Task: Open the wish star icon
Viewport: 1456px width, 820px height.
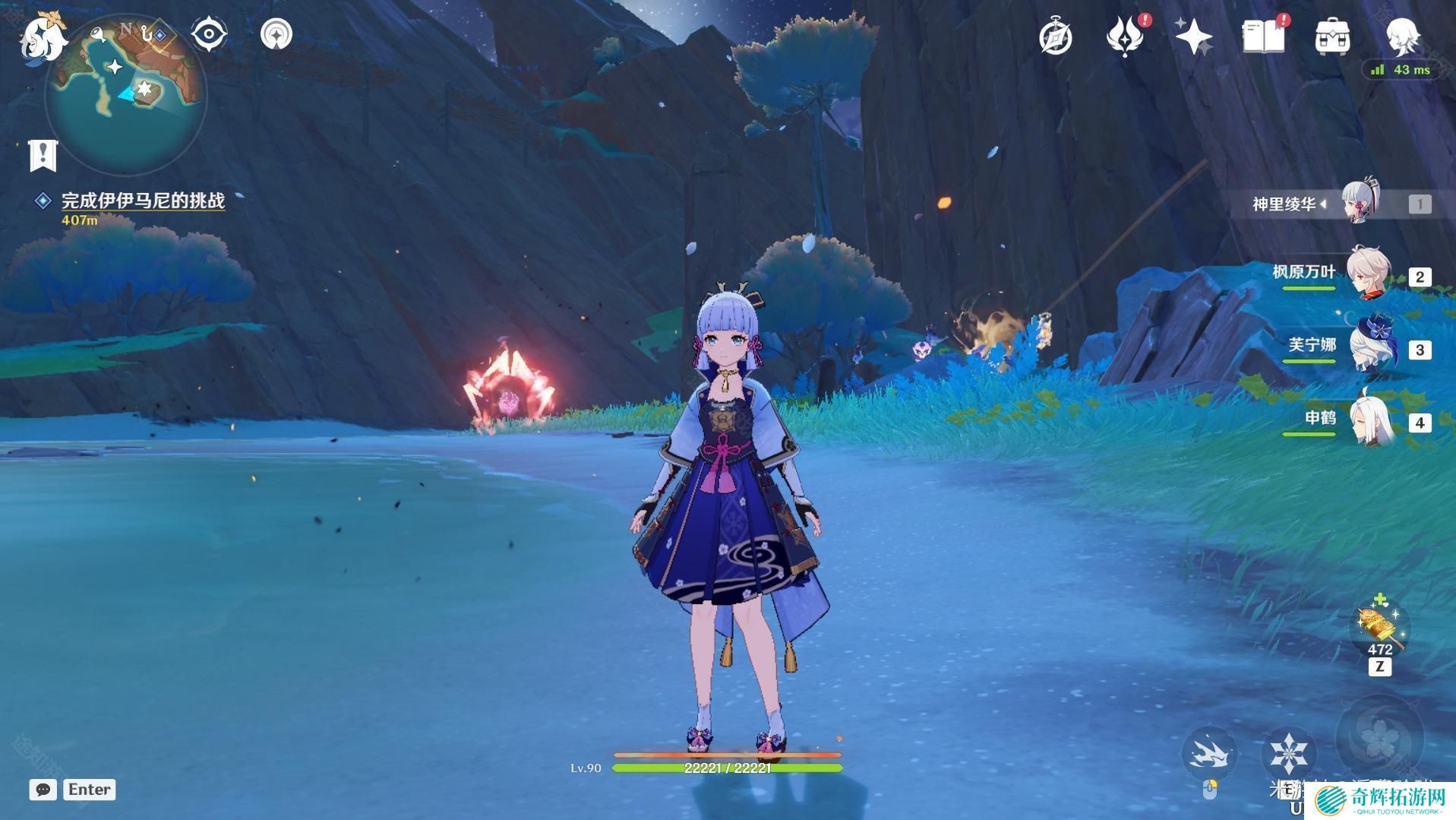Action: coord(1193,36)
